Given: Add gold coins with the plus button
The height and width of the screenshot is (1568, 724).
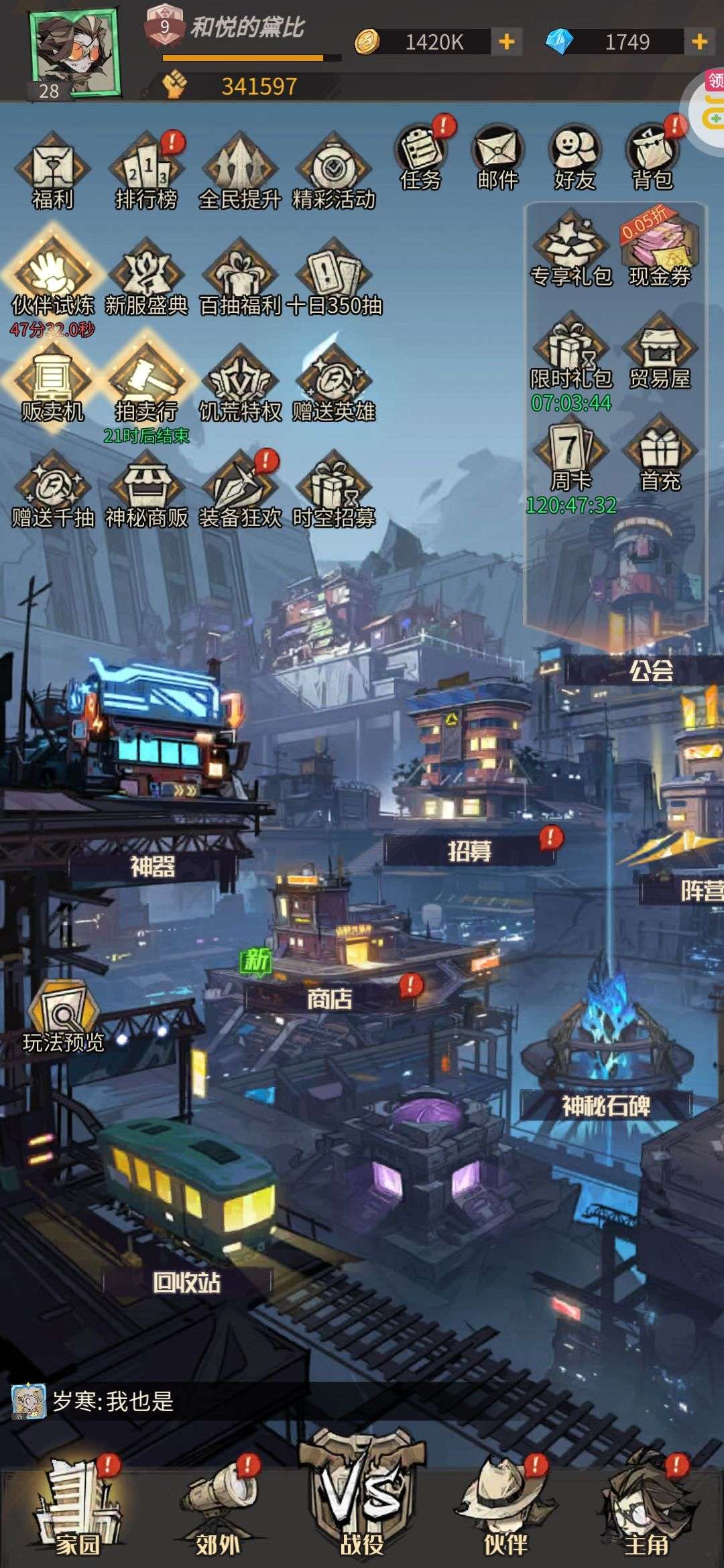Looking at the screenshot, I should pyautogui.click(x=507, y=42).
